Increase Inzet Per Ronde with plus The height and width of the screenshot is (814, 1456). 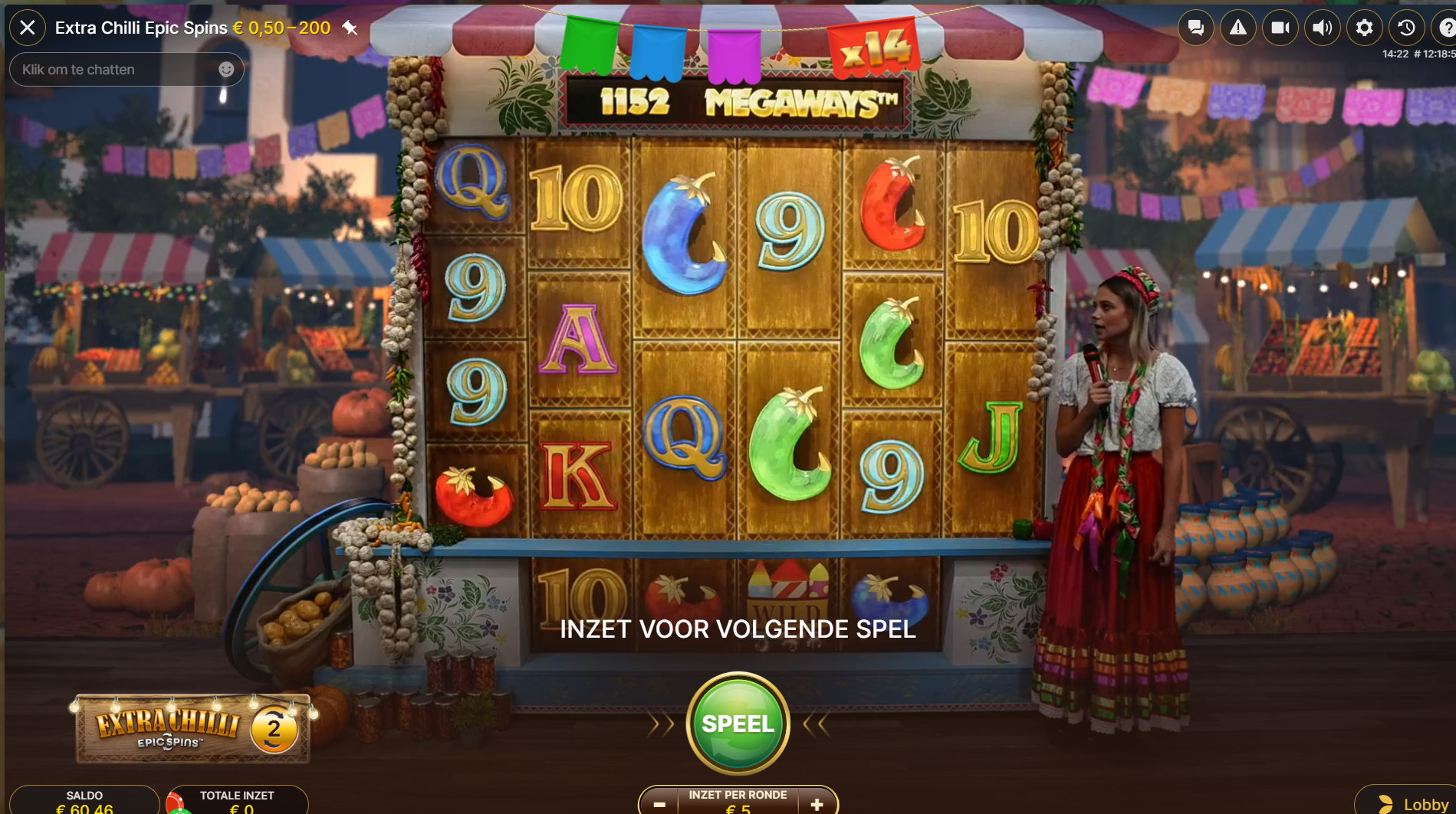(818, 803)
